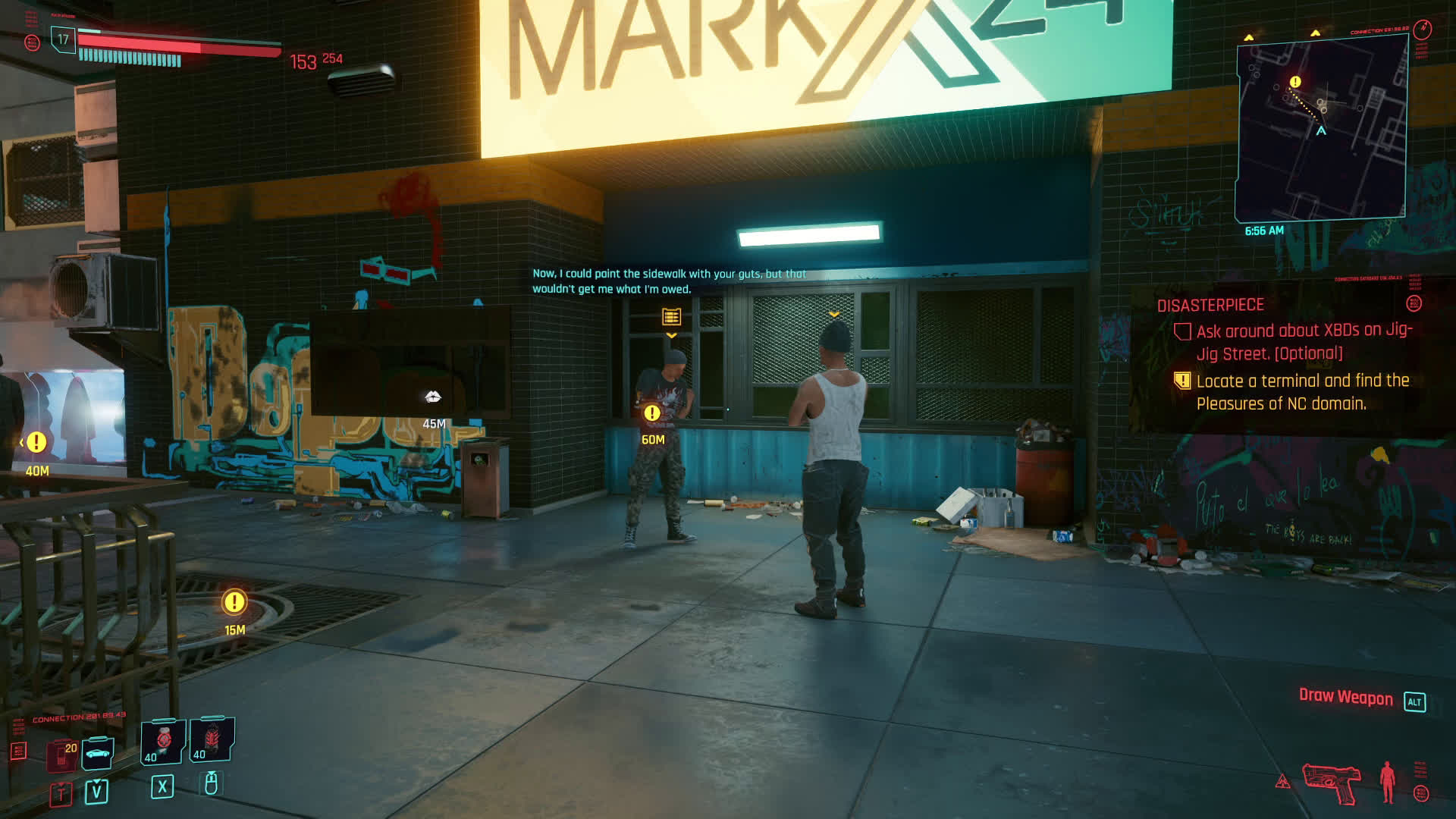This screenshot has height=819, width=1456.
Task: Click the level 17 badge
Action: [x=63, y=39]
